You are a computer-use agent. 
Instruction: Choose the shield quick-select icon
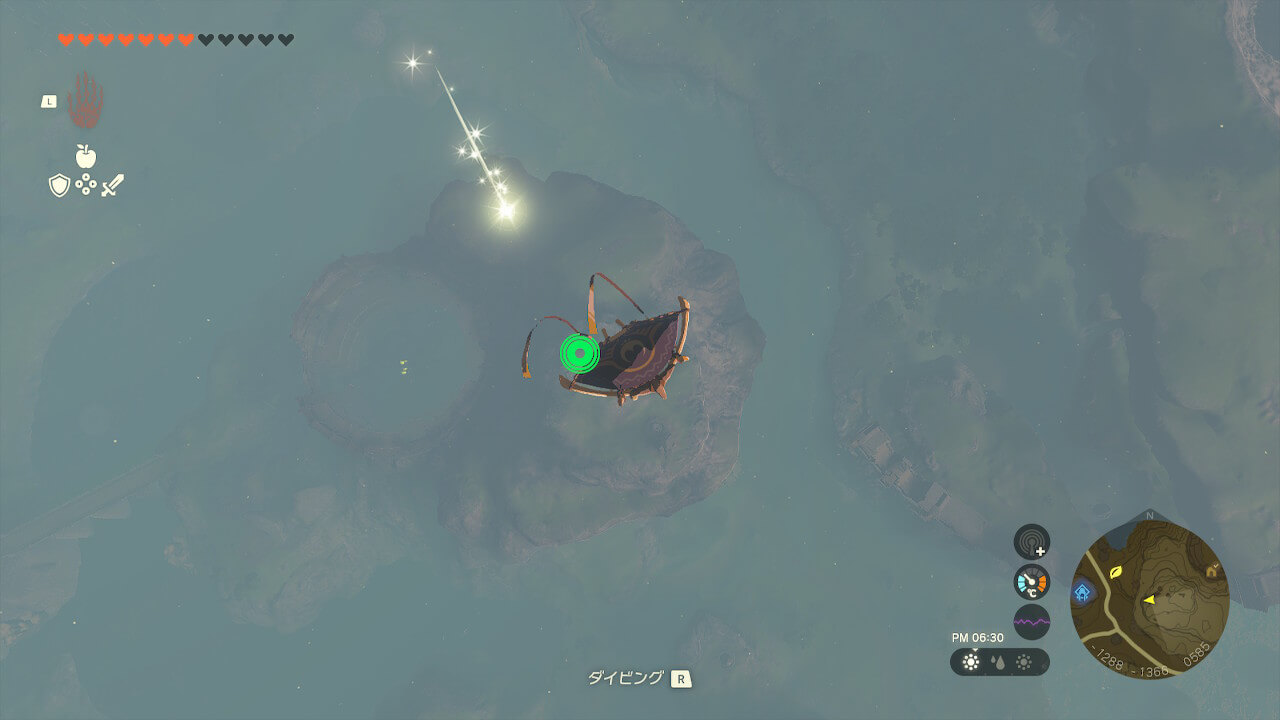click(59, 185)
